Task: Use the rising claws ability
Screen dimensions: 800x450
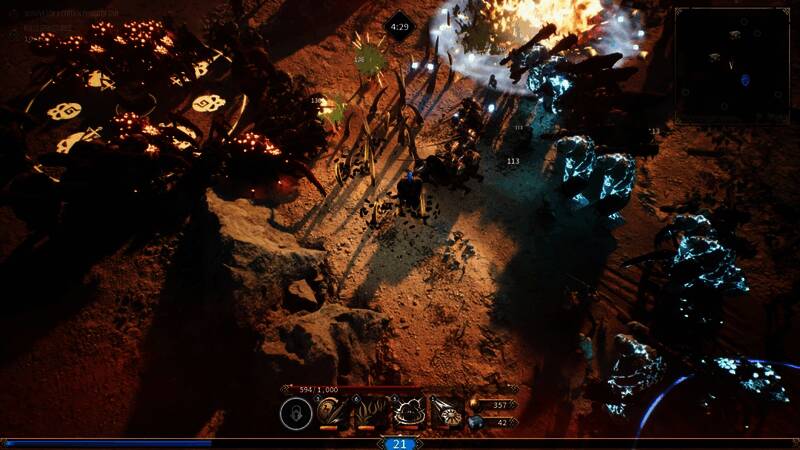Action: coord(371,413)
